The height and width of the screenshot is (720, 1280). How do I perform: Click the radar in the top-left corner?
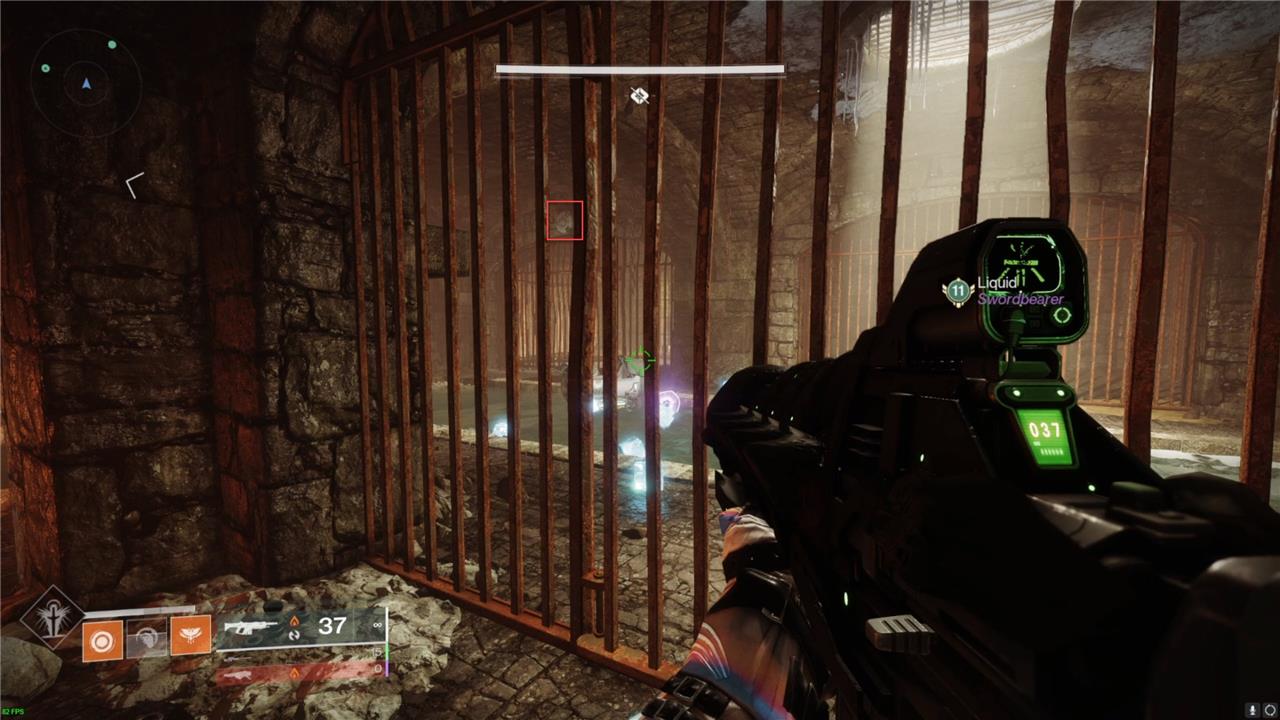pos(86,84)
